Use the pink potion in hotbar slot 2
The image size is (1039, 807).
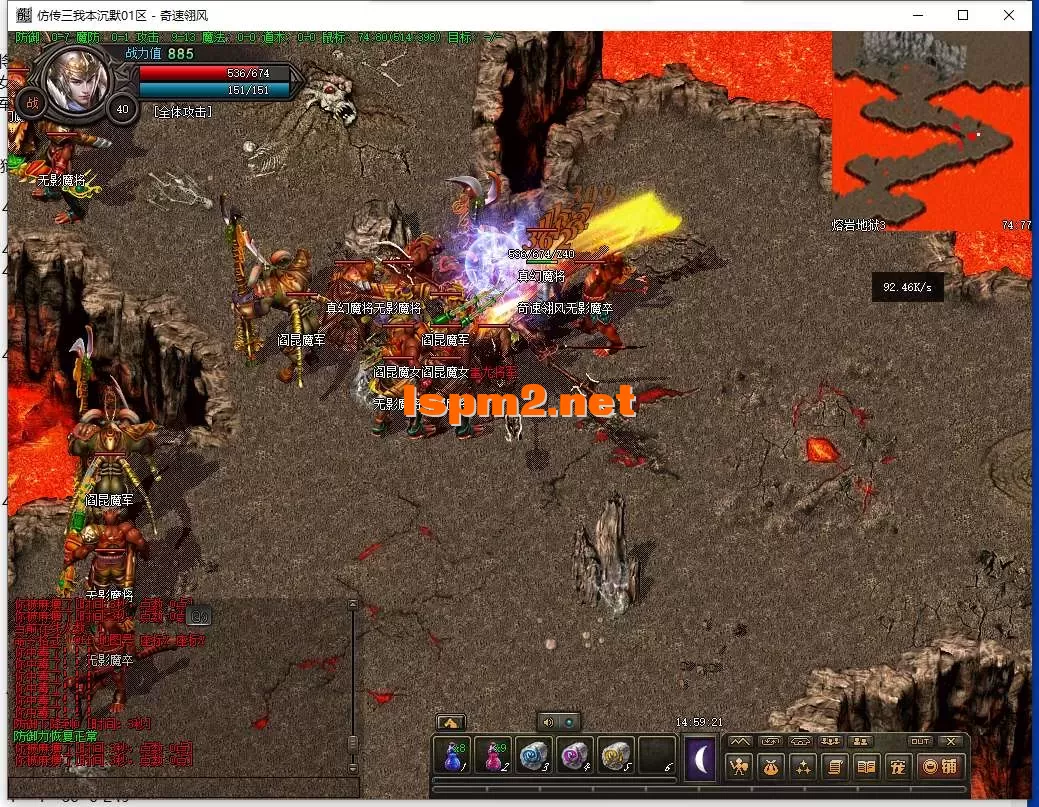[493, 757]
